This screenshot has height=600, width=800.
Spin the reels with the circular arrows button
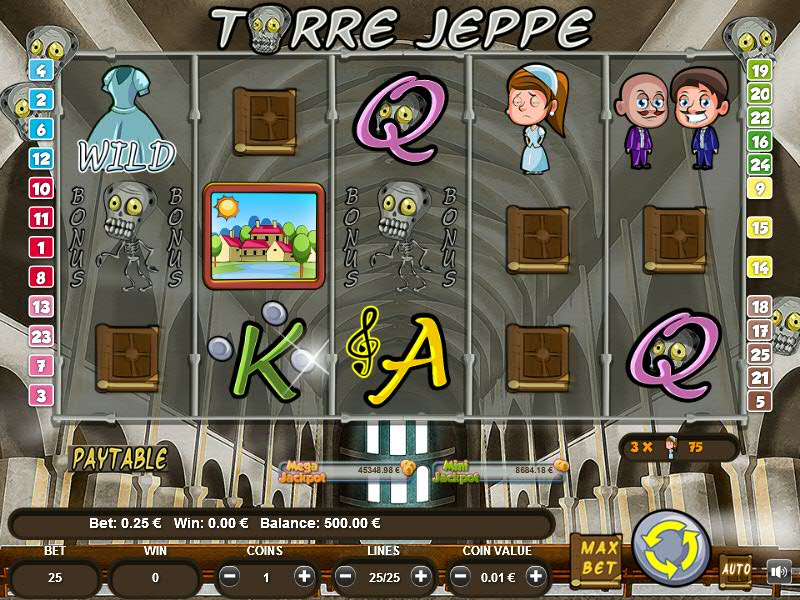[670, 547]
